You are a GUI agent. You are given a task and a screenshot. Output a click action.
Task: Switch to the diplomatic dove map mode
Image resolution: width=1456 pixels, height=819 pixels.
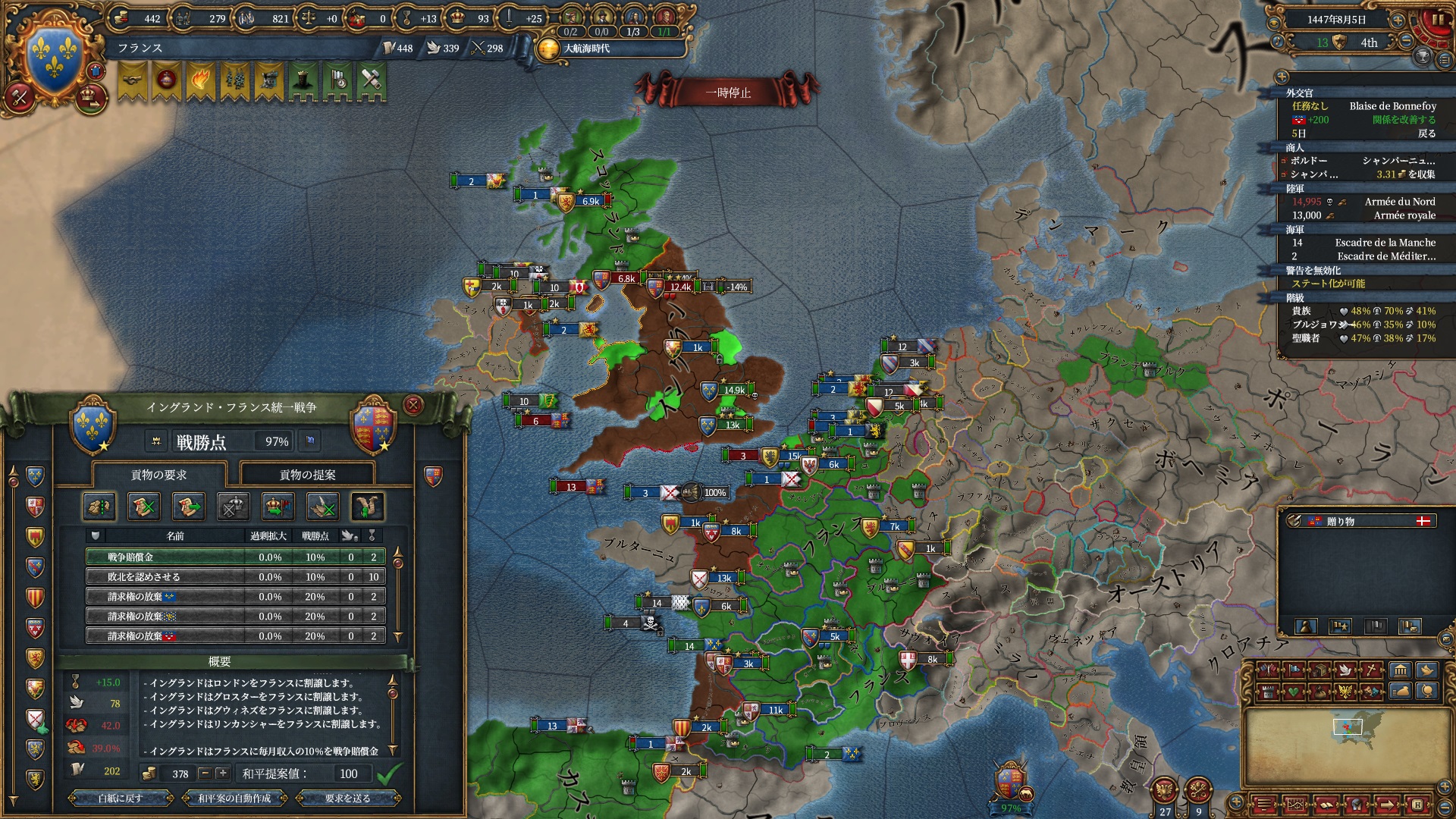[x=1345, y=670]
